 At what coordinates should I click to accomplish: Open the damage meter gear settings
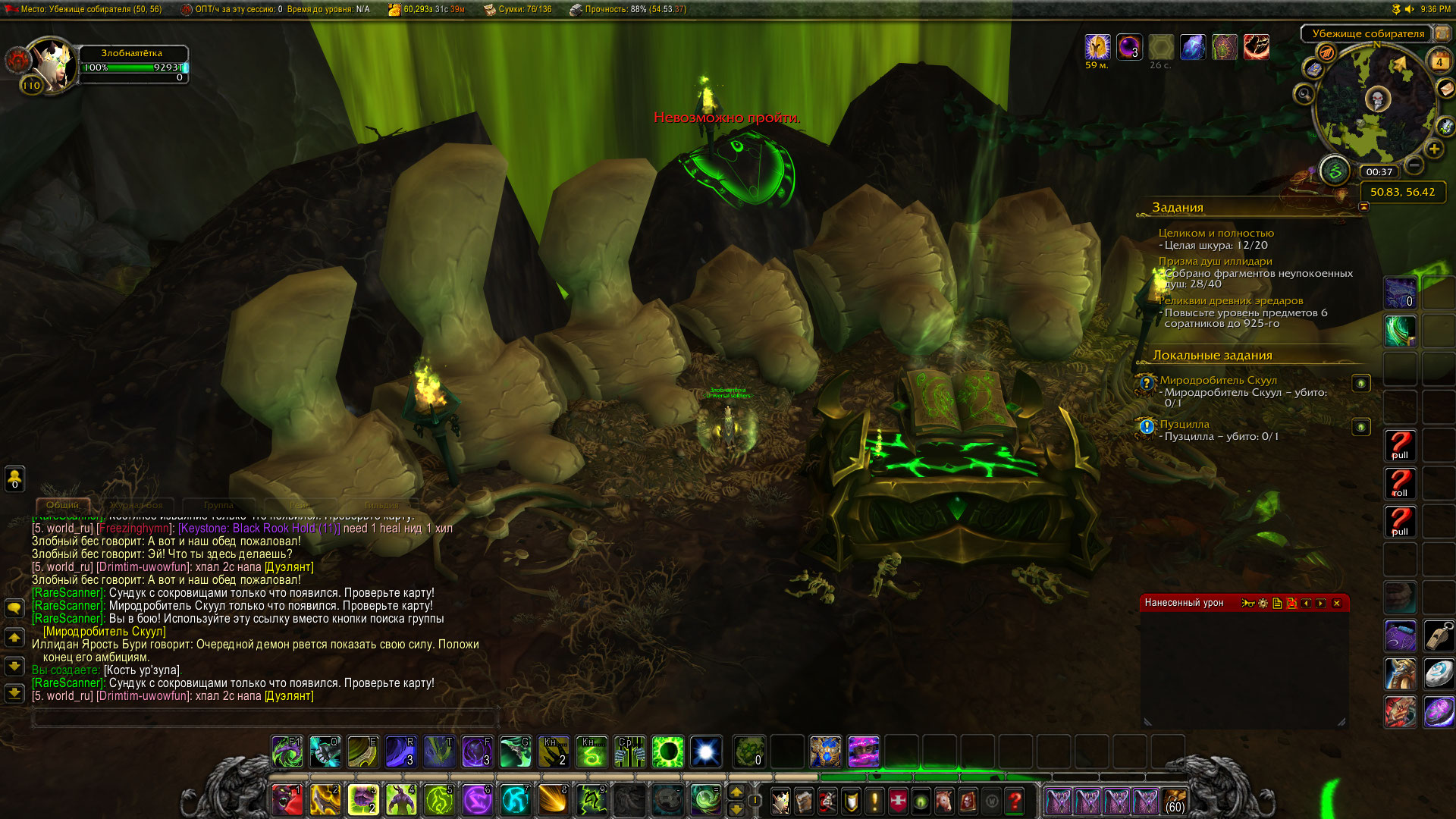tap(1263, 604)
